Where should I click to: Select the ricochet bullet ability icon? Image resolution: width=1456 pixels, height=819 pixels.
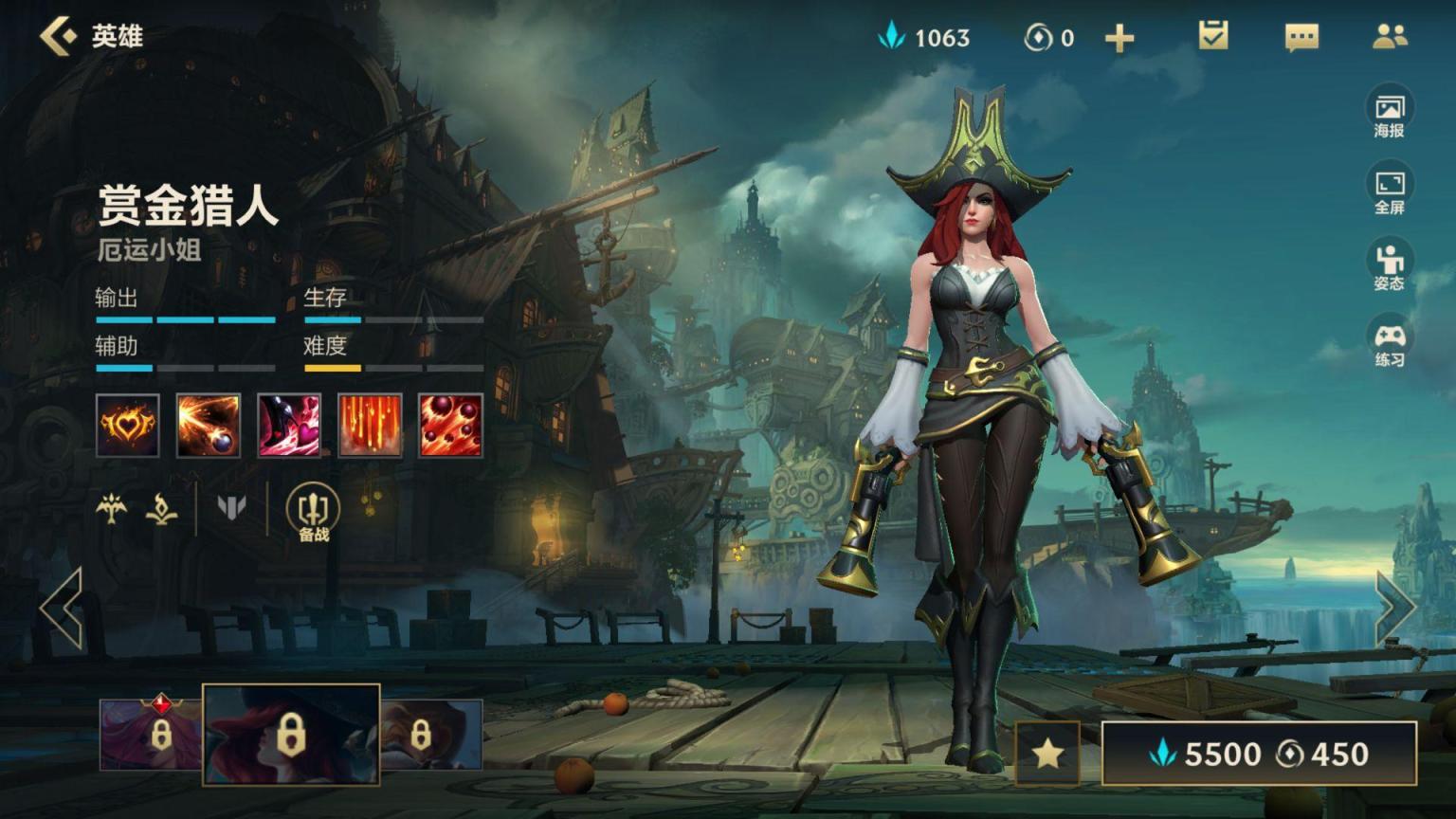coord(209,426)
